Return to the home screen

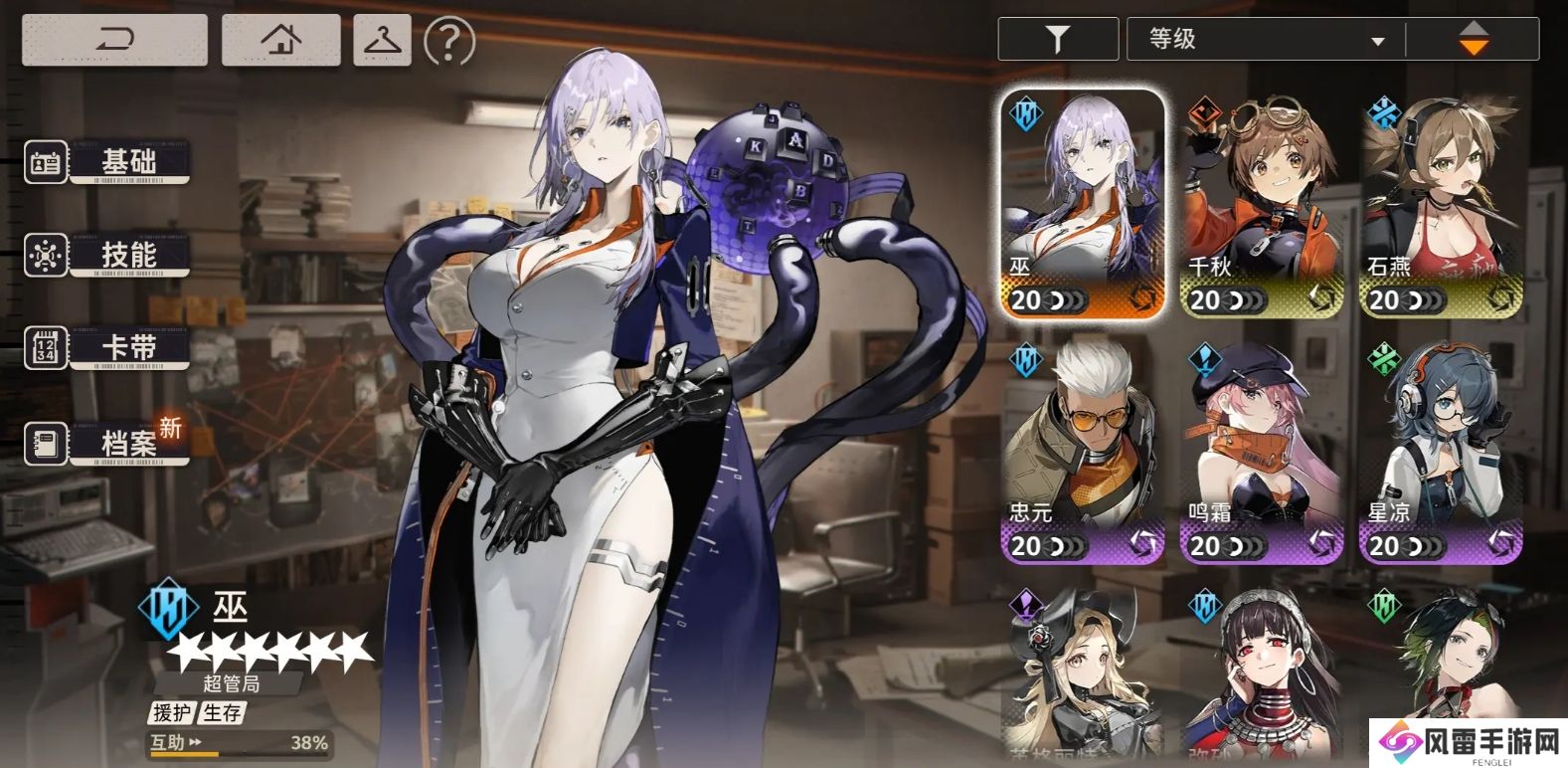(x=280, y=40)
